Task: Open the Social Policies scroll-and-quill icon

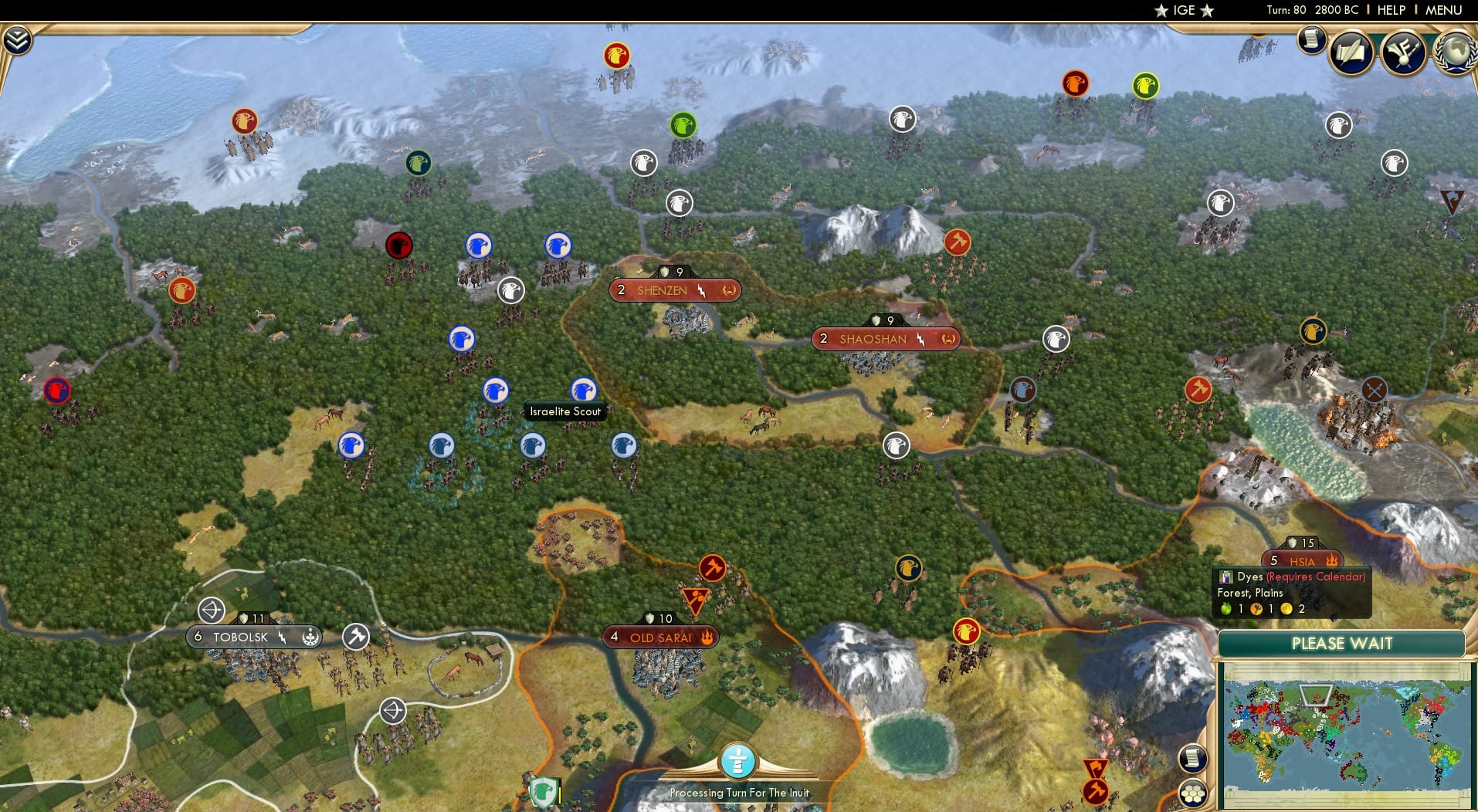Action: tap(1350, 52)
